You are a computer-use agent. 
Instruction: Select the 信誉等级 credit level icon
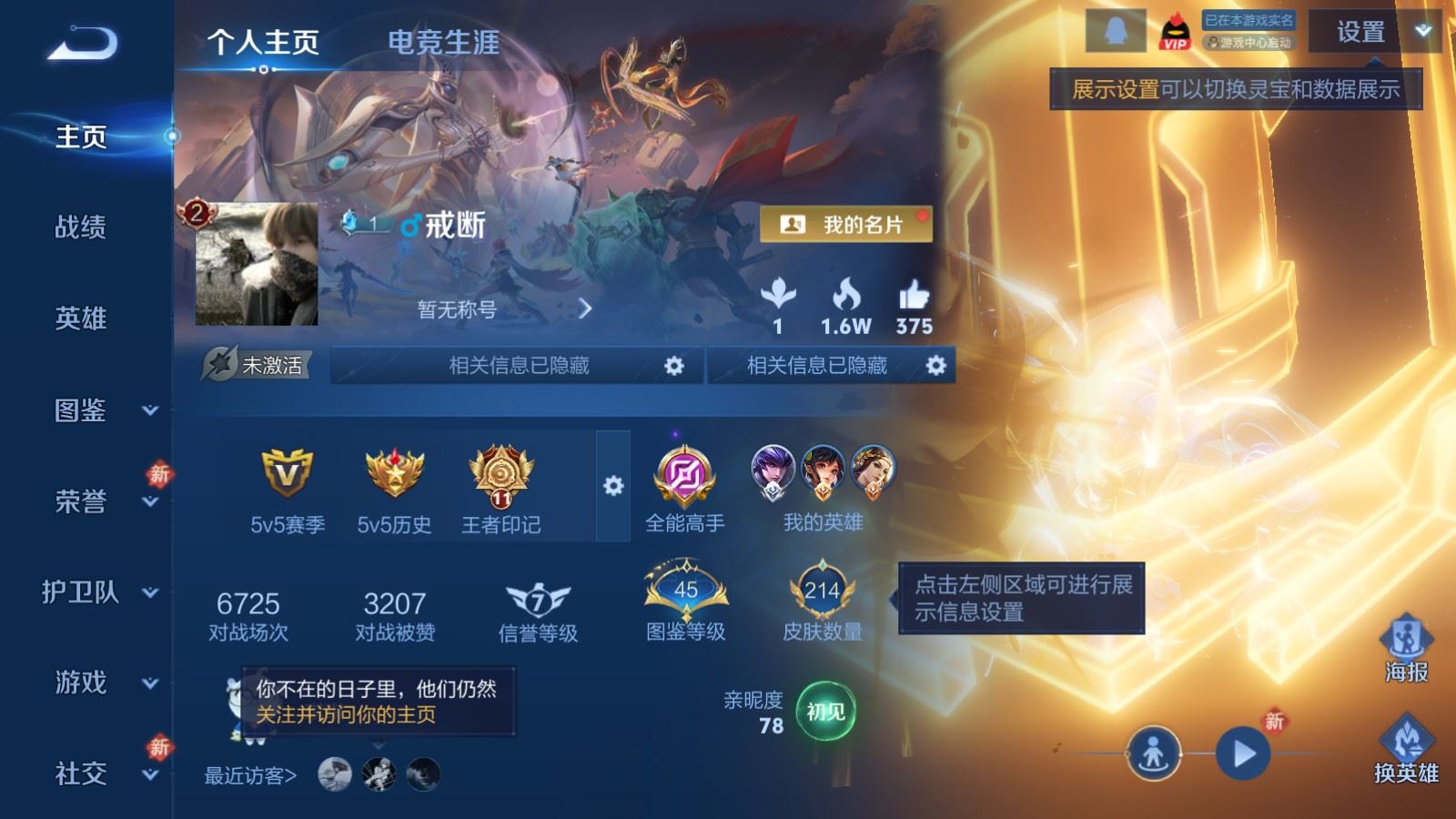pos(537,601)
